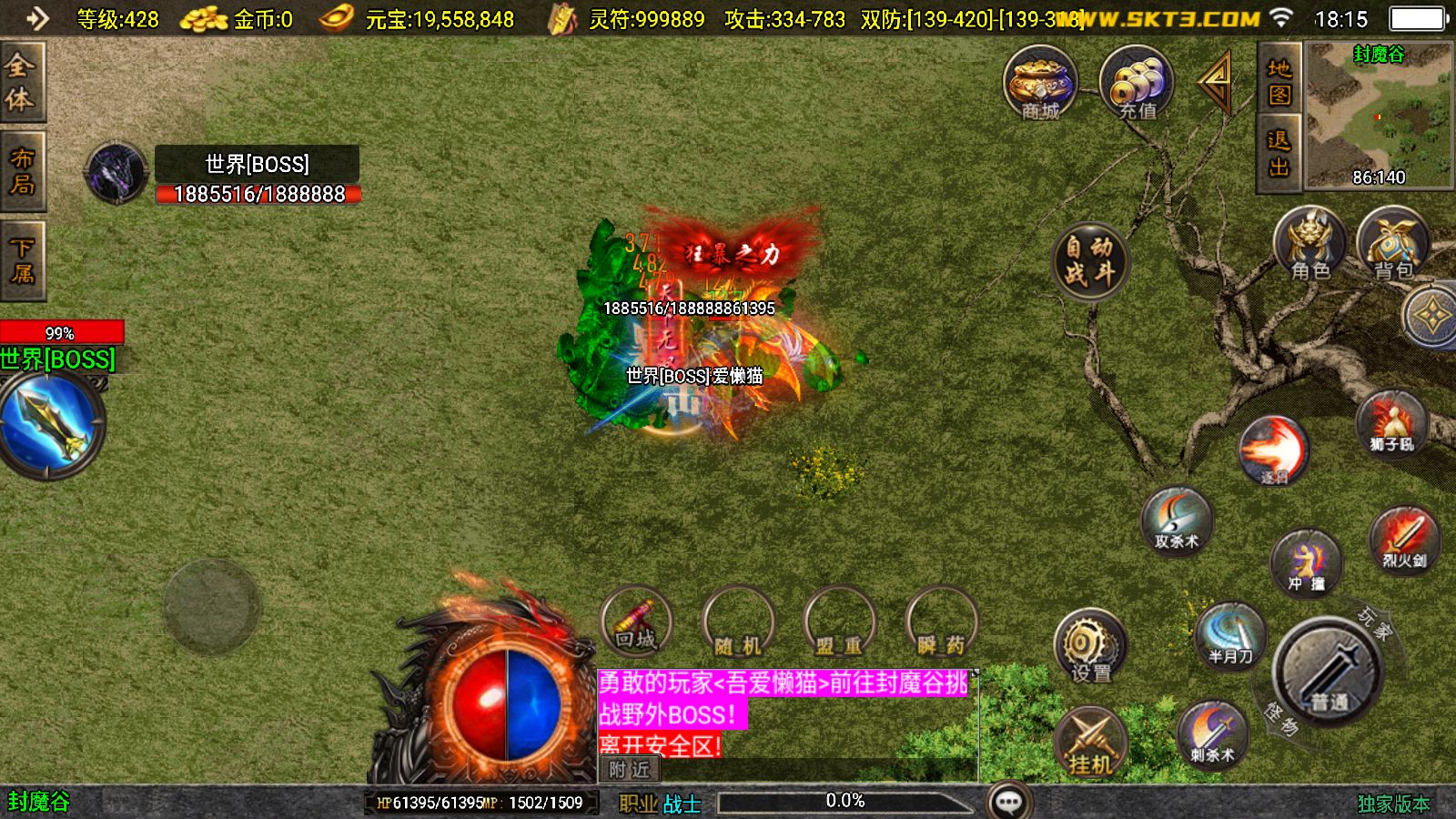This screenshot has height=819, width=1456.
Task: Use the 普通 normal attack button
Action: pos(1329,672)
